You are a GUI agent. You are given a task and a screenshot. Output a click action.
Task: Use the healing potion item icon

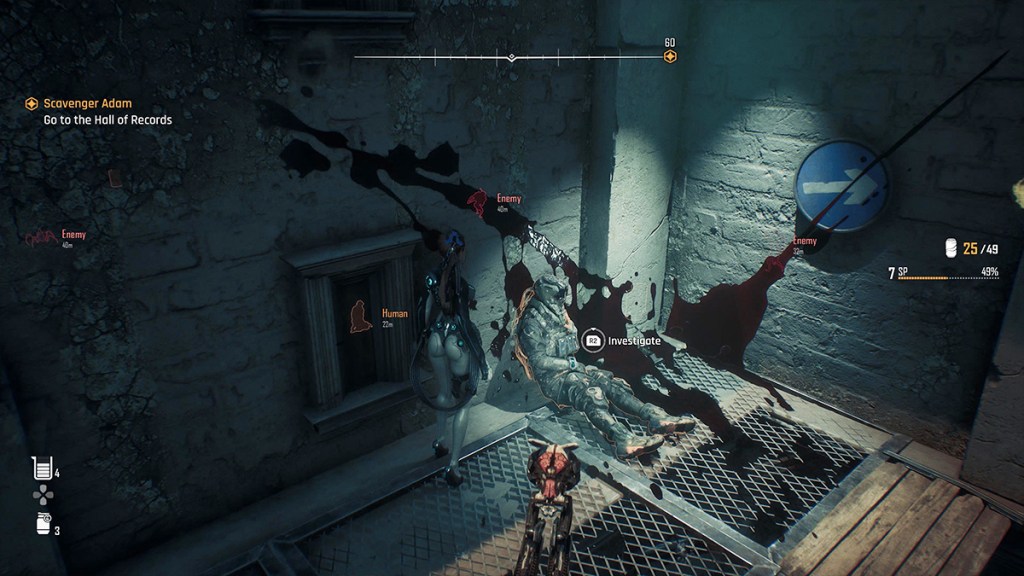(x=41, y=466)
